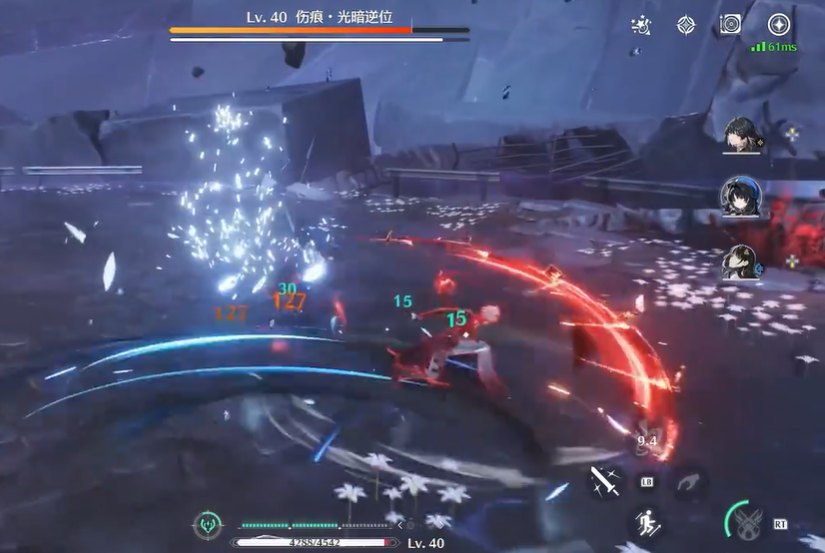Open the square target disc icon
The height and width of the screenshot is (553, 825).
pos(730,25)
